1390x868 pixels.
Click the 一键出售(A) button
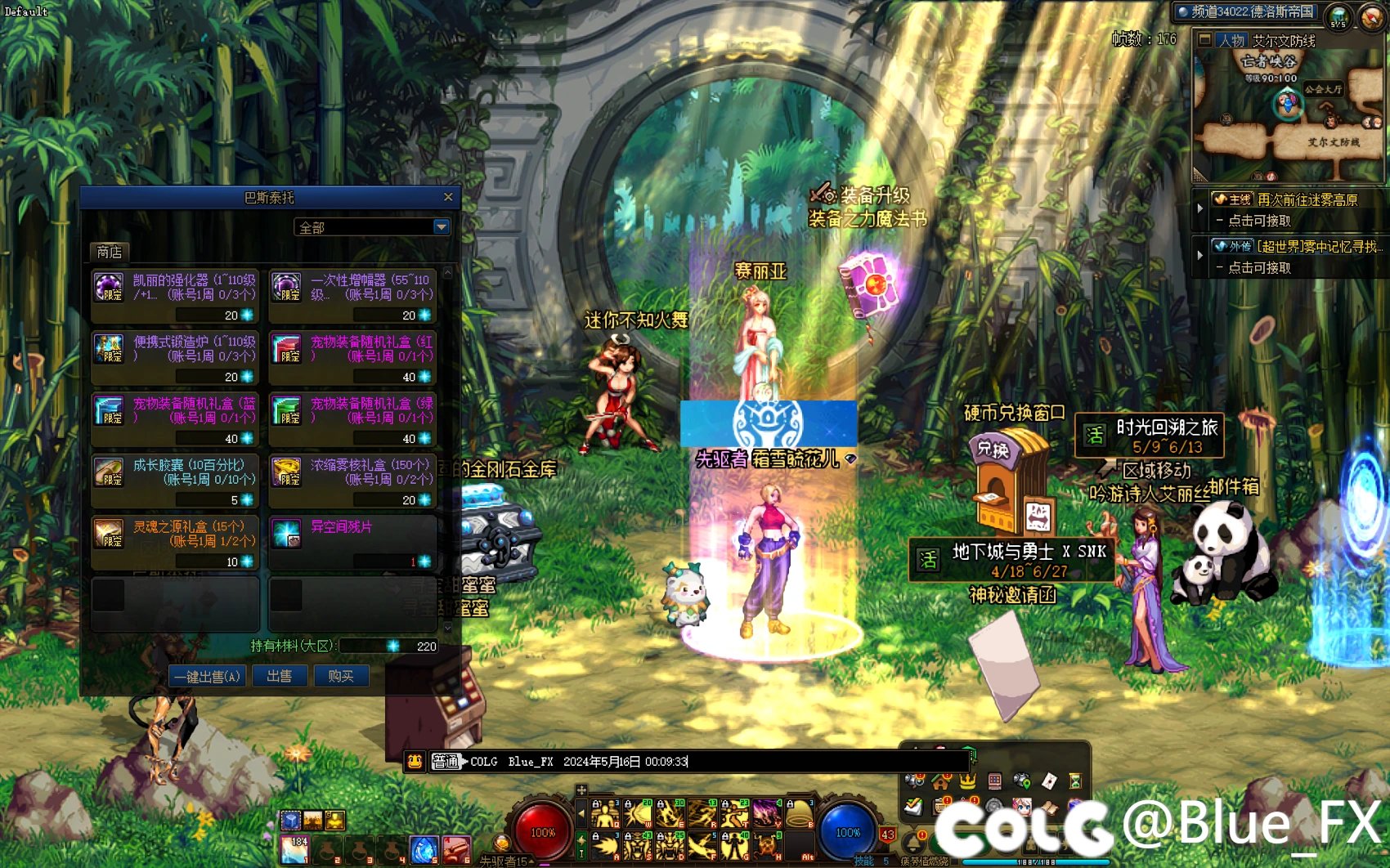tap(207, 676)
